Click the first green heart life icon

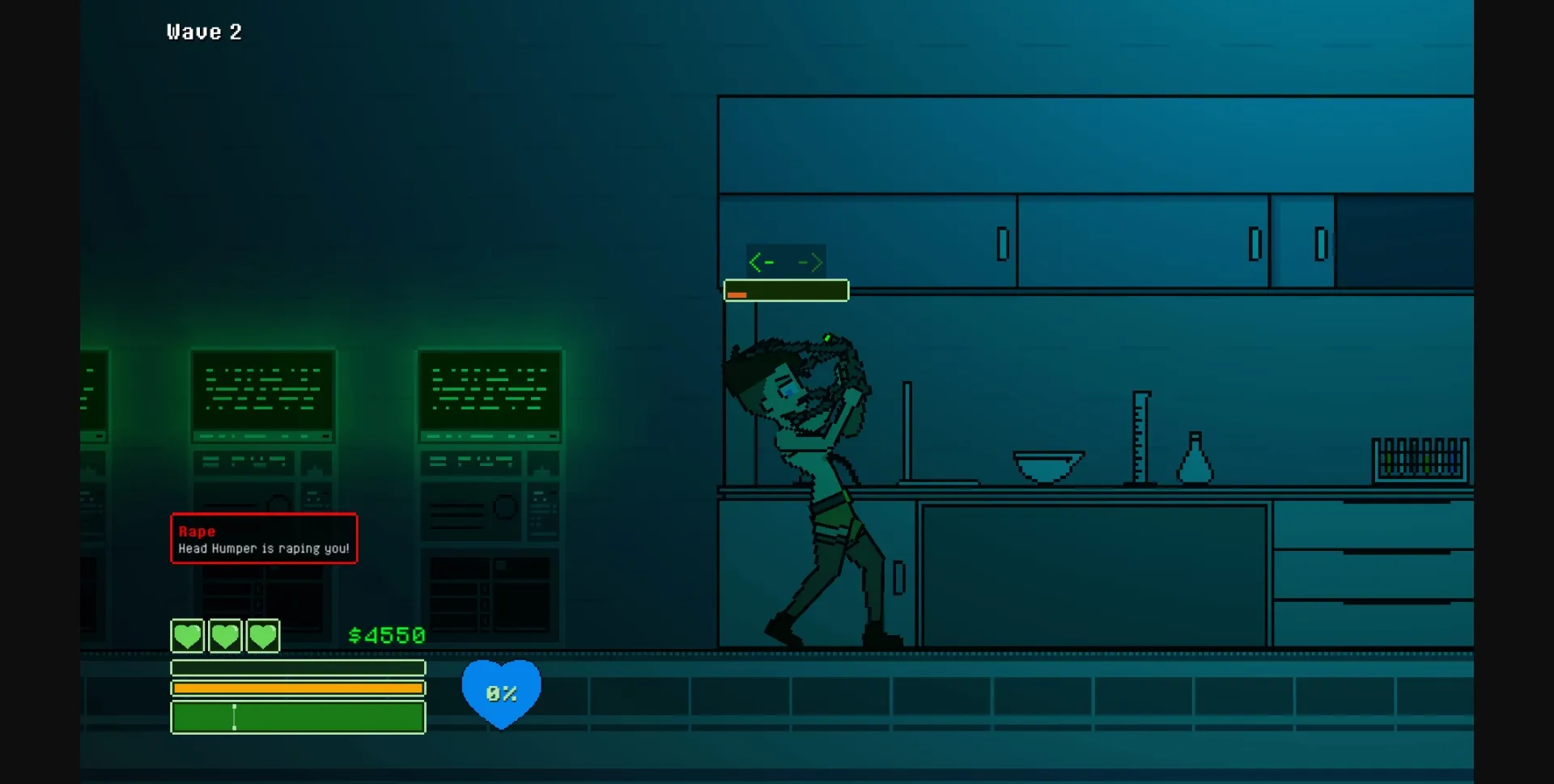[x=187, y=636]
